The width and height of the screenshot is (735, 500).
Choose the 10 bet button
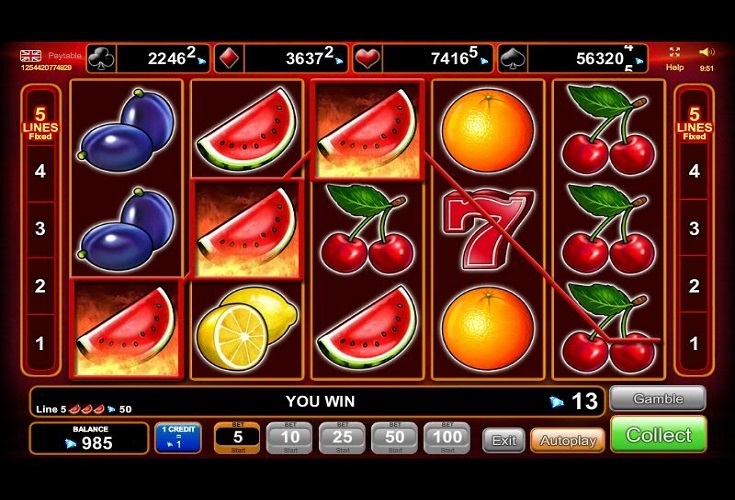coord(290,438)
